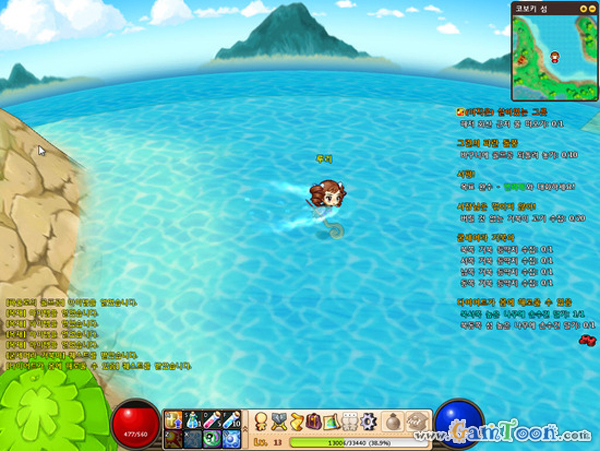Open the character figure menu icon

pos(259,419)
